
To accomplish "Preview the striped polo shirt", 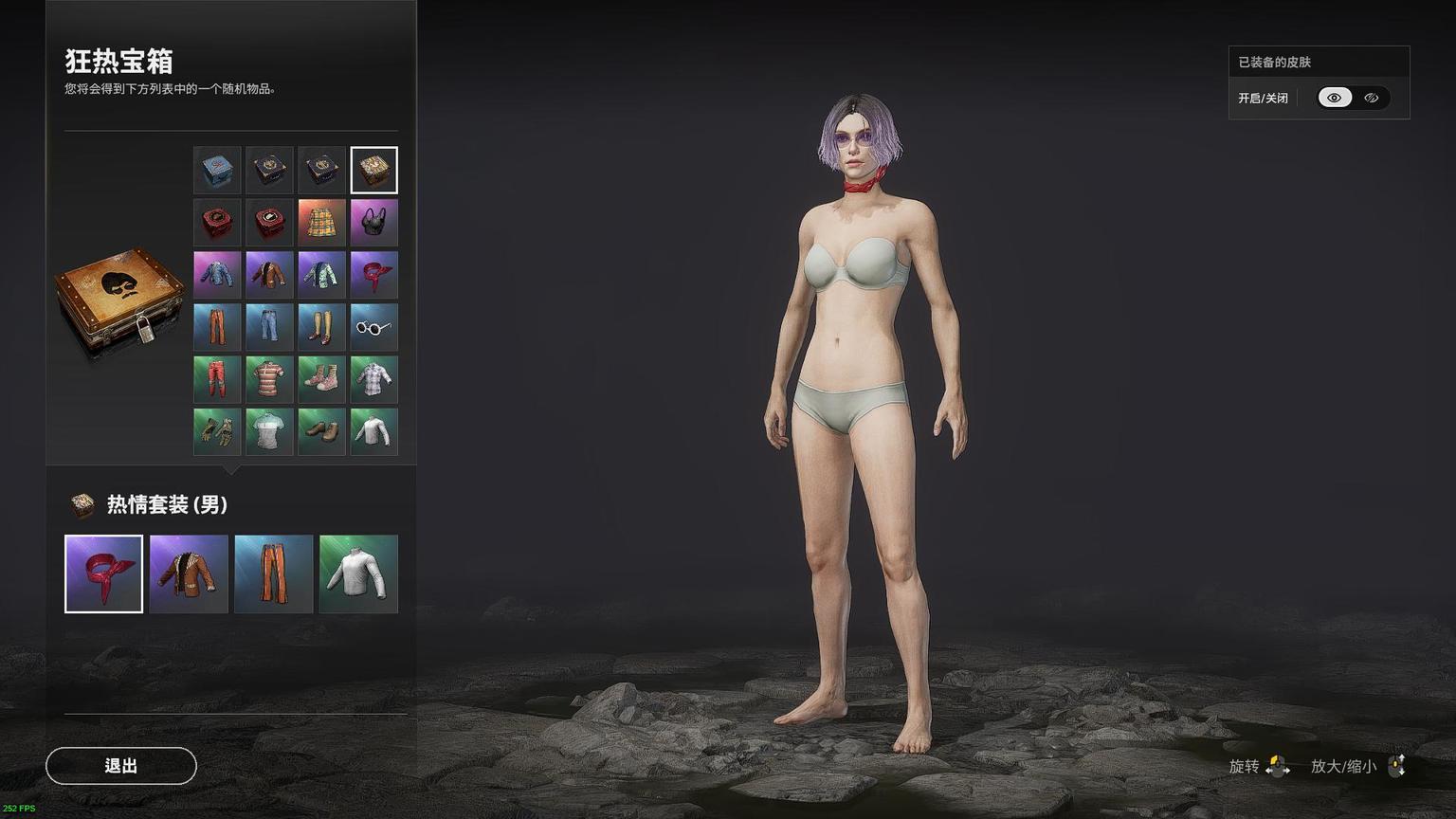I will tap(269, 379).
